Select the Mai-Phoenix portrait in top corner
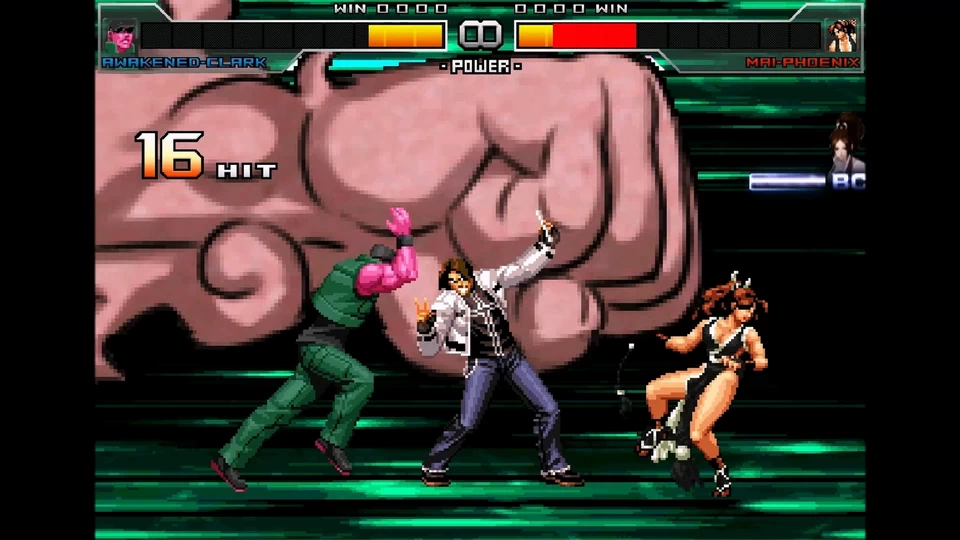960x540 pixels. (841, 35)
